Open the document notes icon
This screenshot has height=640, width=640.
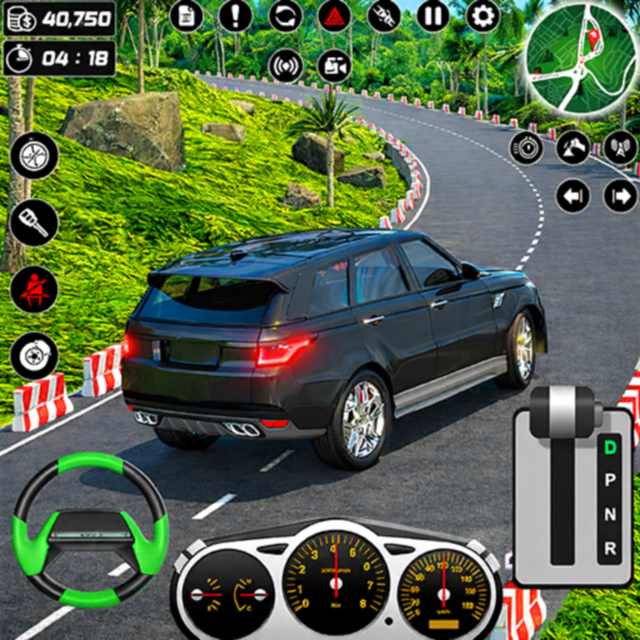(x=186, y=15)
